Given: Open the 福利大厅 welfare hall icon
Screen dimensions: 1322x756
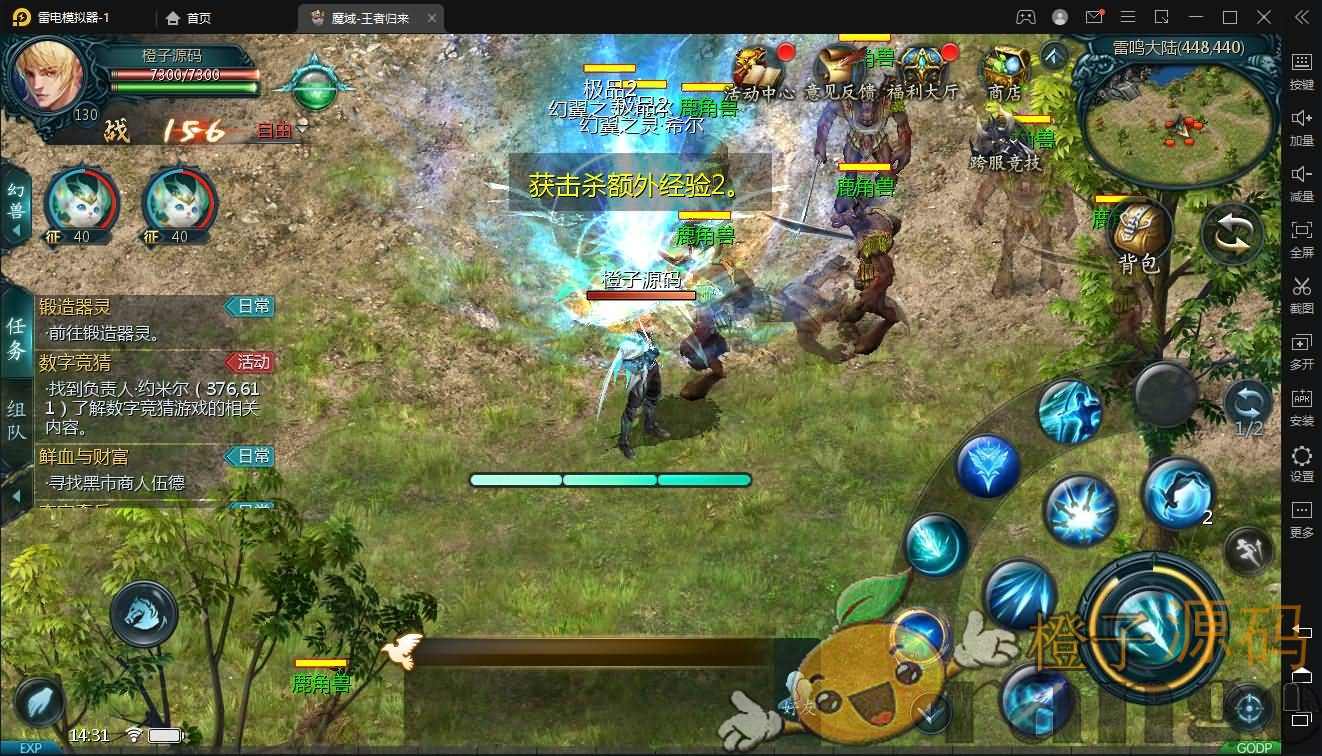Looking at the screenshot, I should click(x=923, y=65).
